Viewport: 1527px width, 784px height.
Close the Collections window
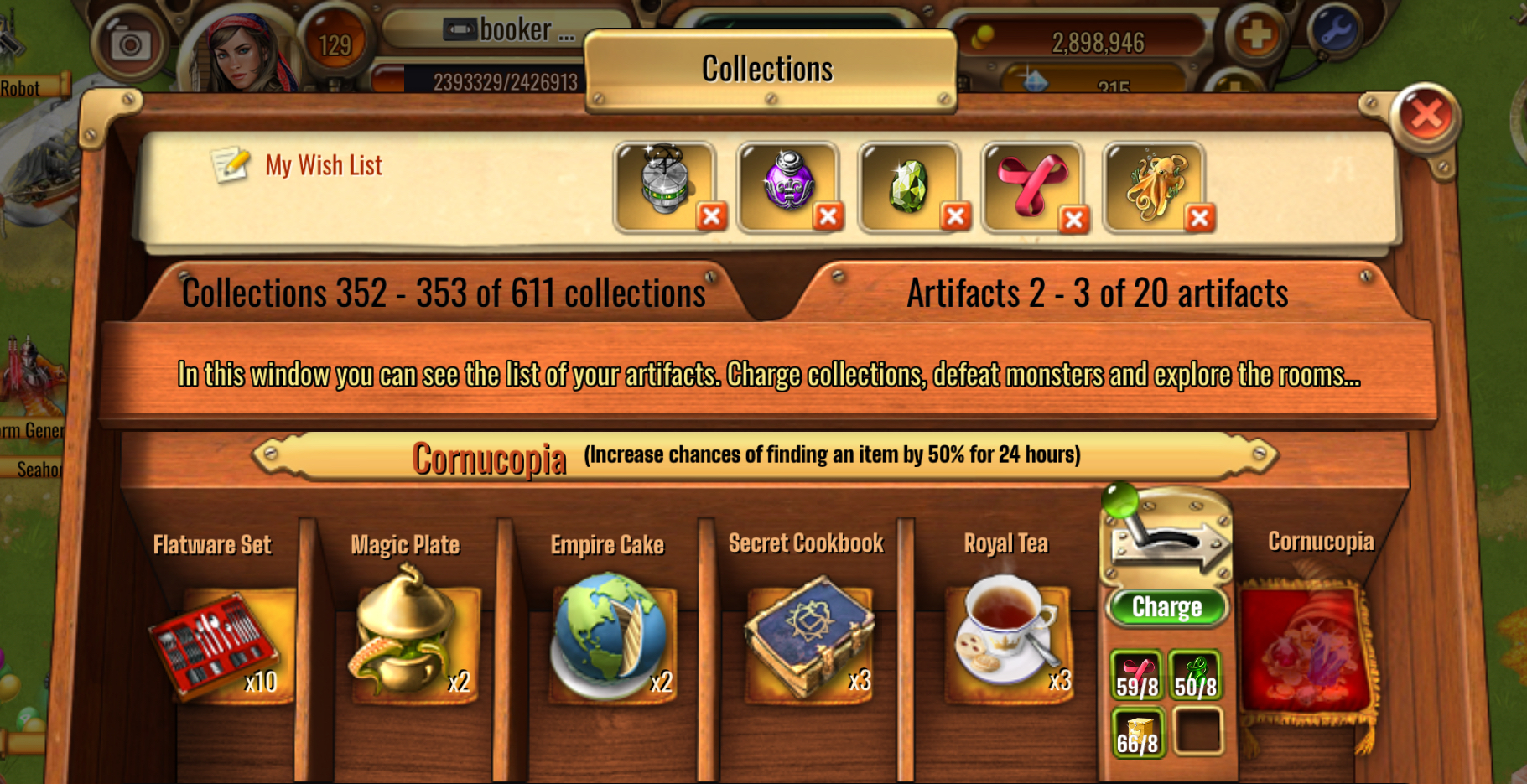click(1426, 115)
